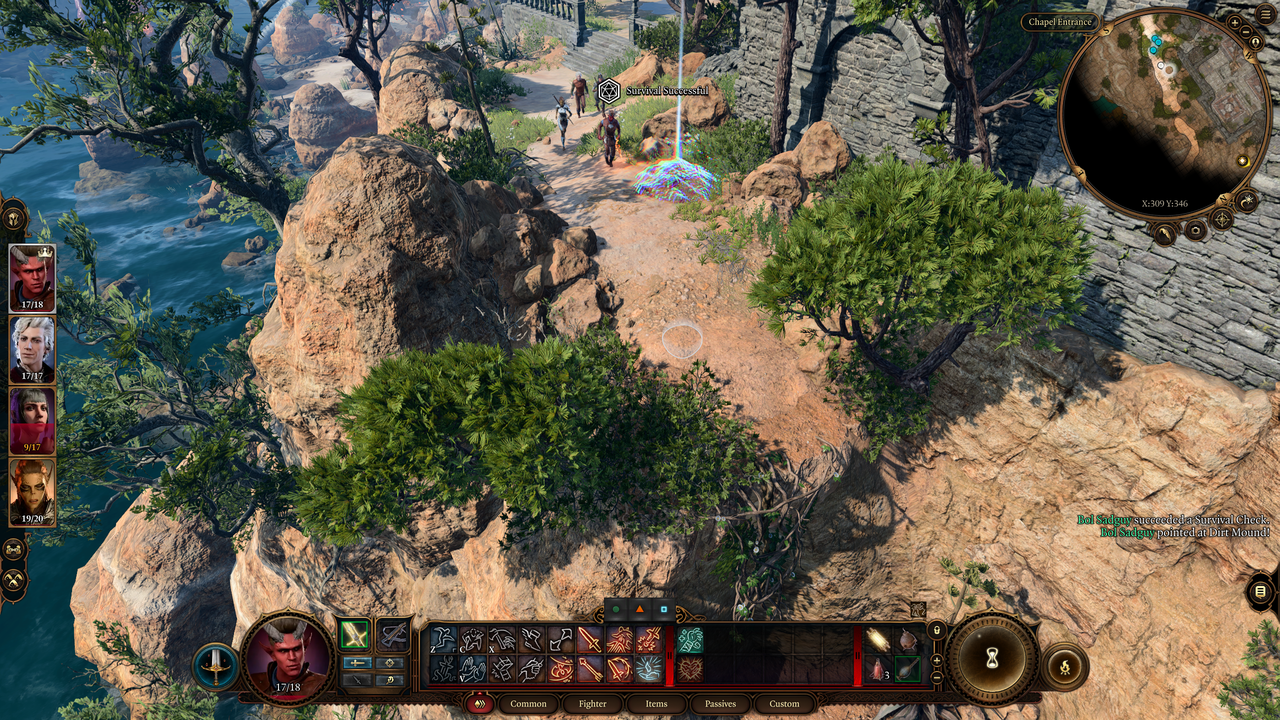
Task: Show the Items hotbar tab
Action: 656,703
